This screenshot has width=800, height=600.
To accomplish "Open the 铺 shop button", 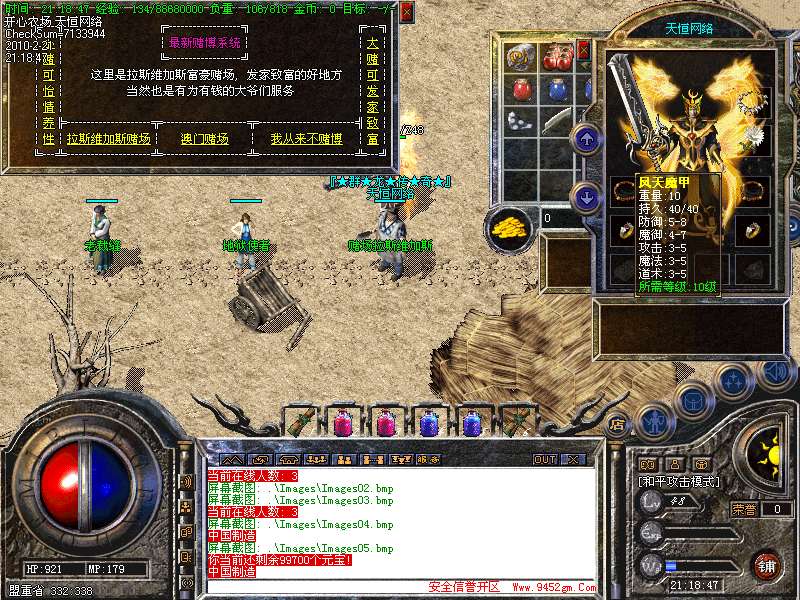I will tap(765, 565).
